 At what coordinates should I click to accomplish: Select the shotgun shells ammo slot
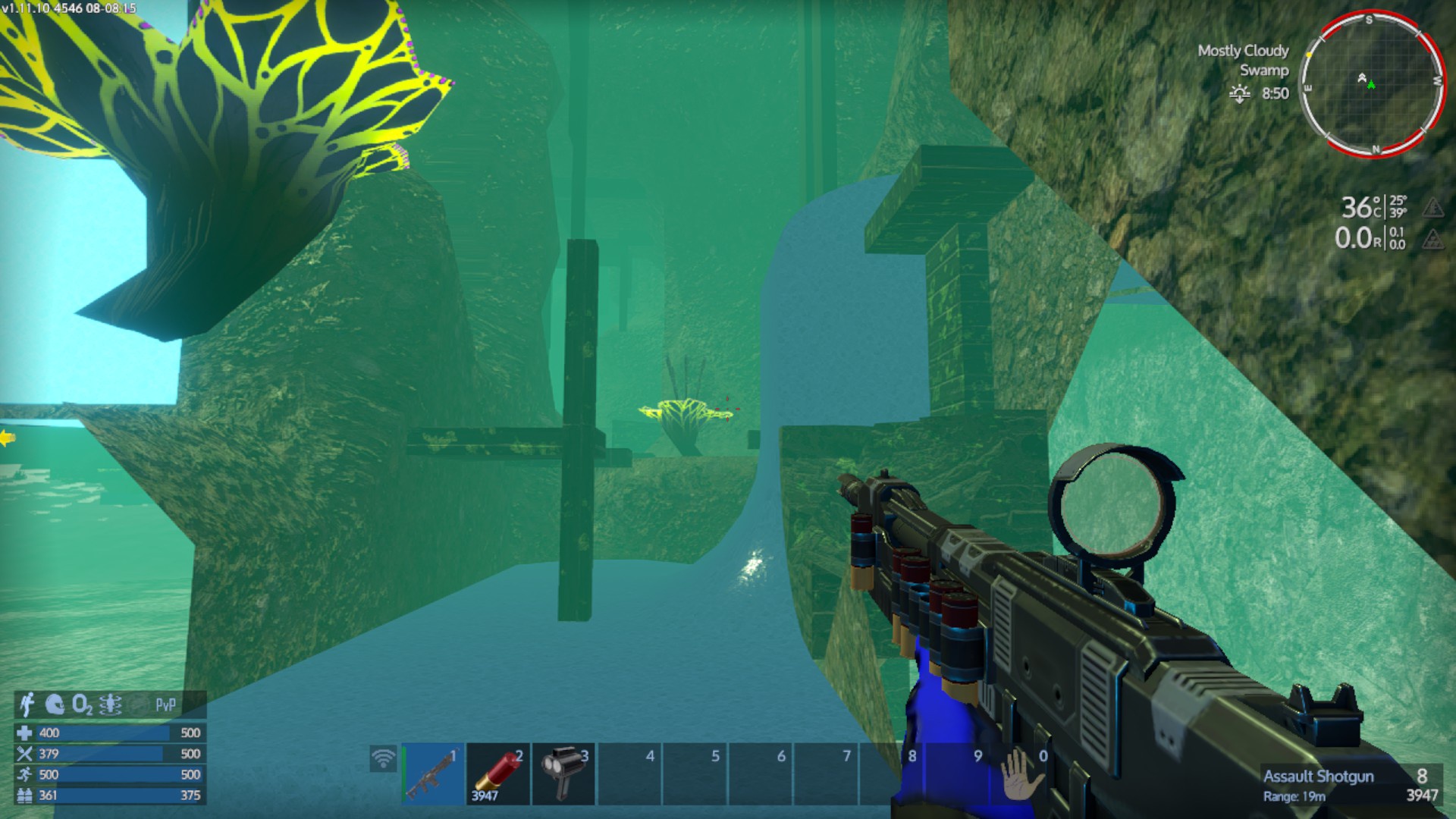pos(497,774)
